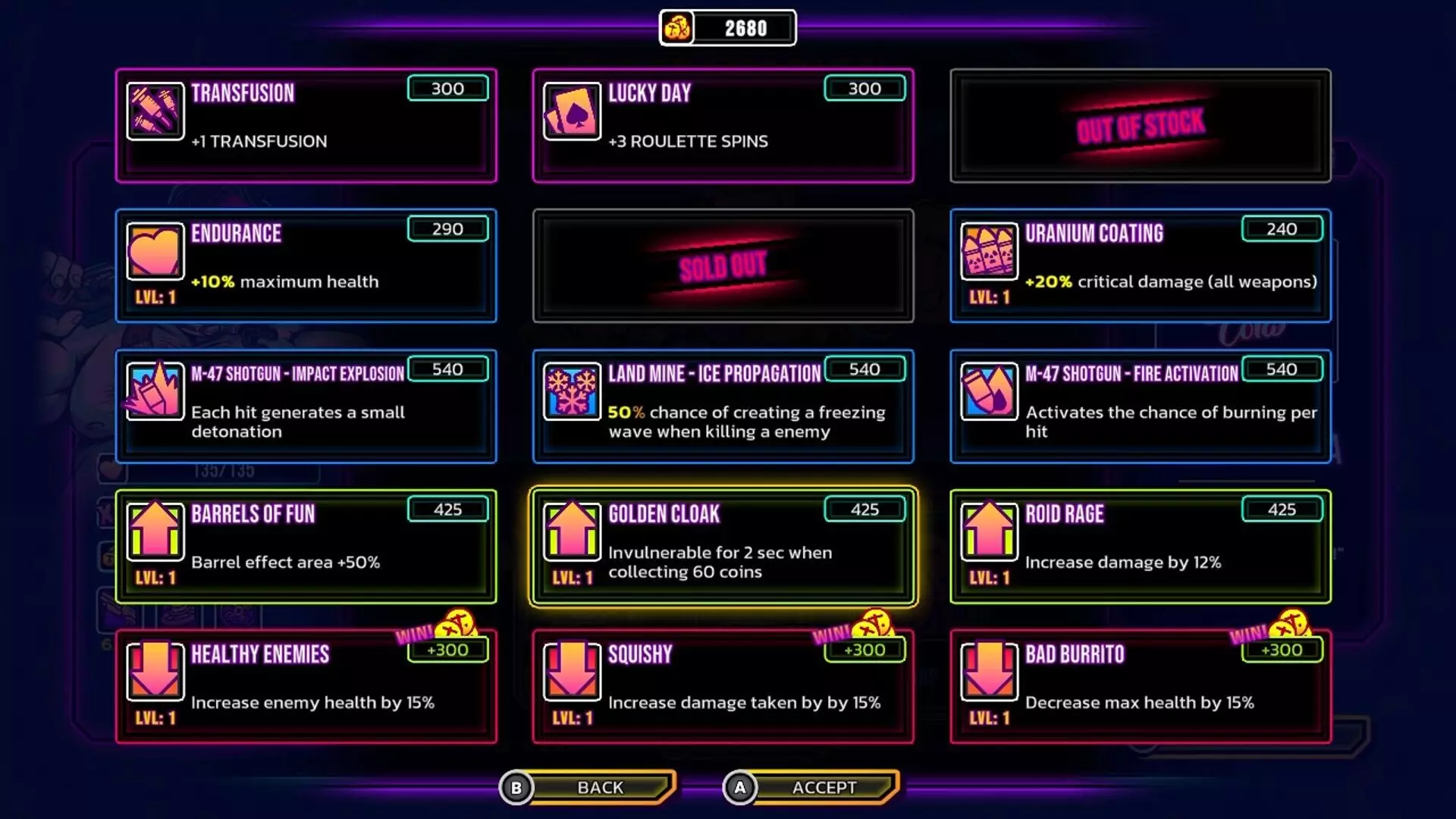Select the Transfusion syringe icon

click(x=155, y=111)
